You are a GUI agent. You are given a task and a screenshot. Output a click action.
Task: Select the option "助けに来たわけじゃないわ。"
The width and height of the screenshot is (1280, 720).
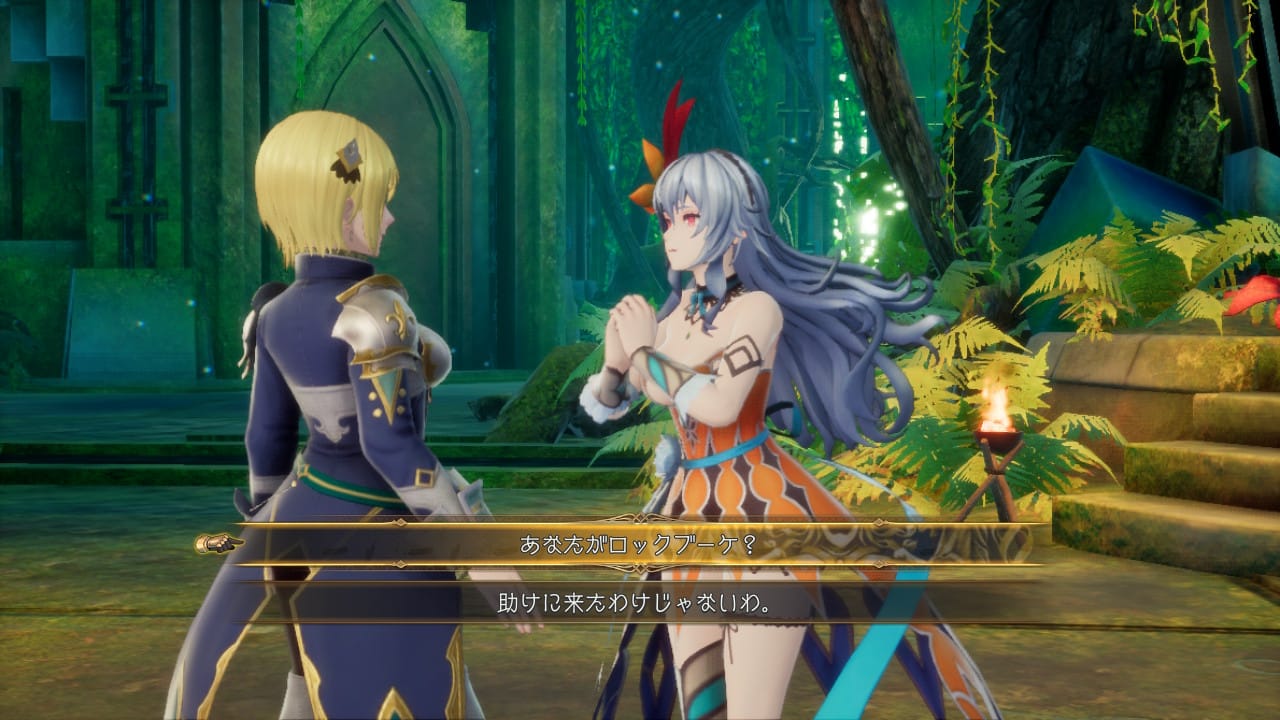(x=640, y=604)
